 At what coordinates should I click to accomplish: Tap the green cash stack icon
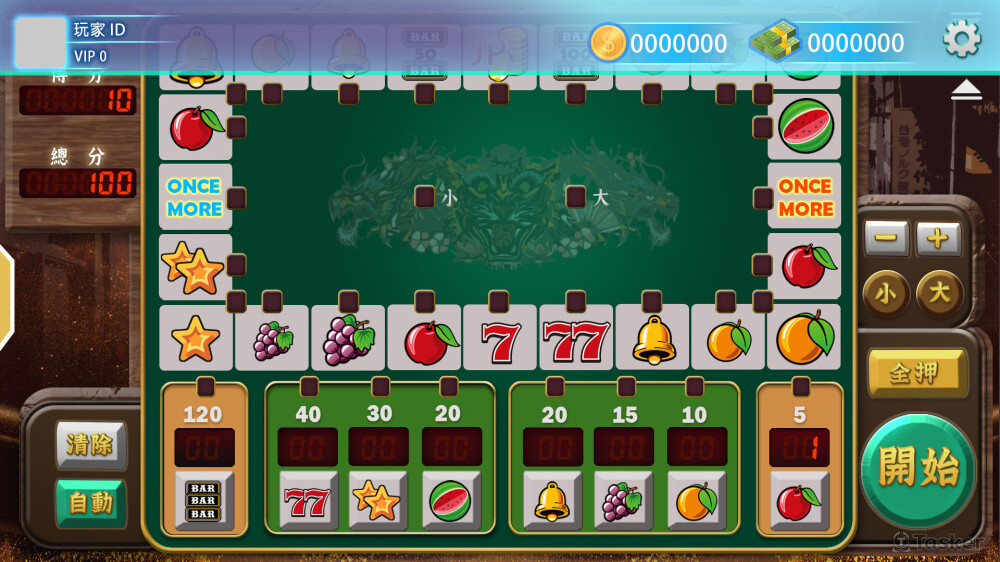[776, 42]
